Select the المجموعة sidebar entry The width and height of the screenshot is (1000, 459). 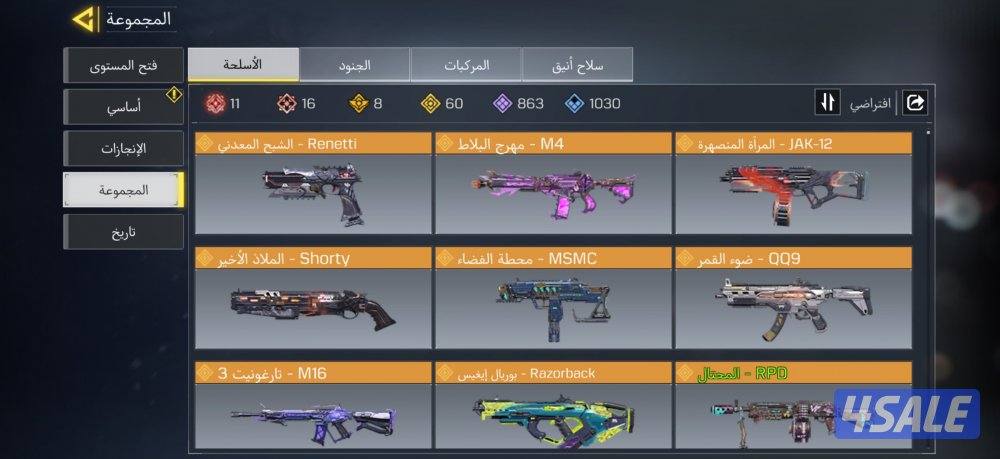tap(124, 190)
